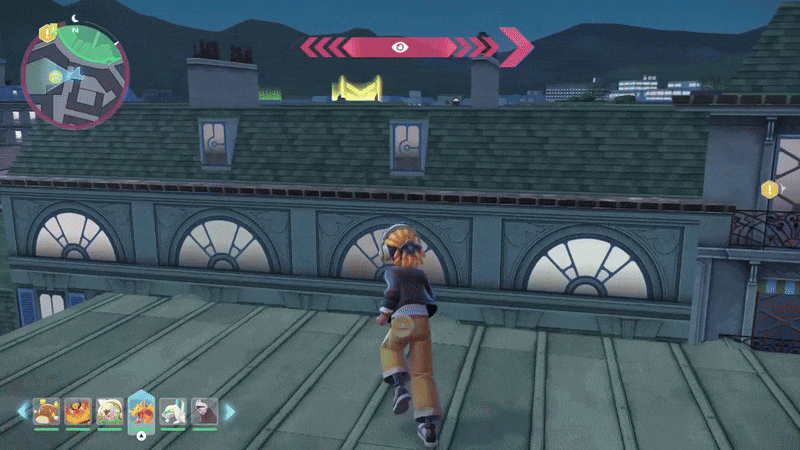
Task: Select the white-and-green Pokémon party slot
Action: tap(173, 412)
